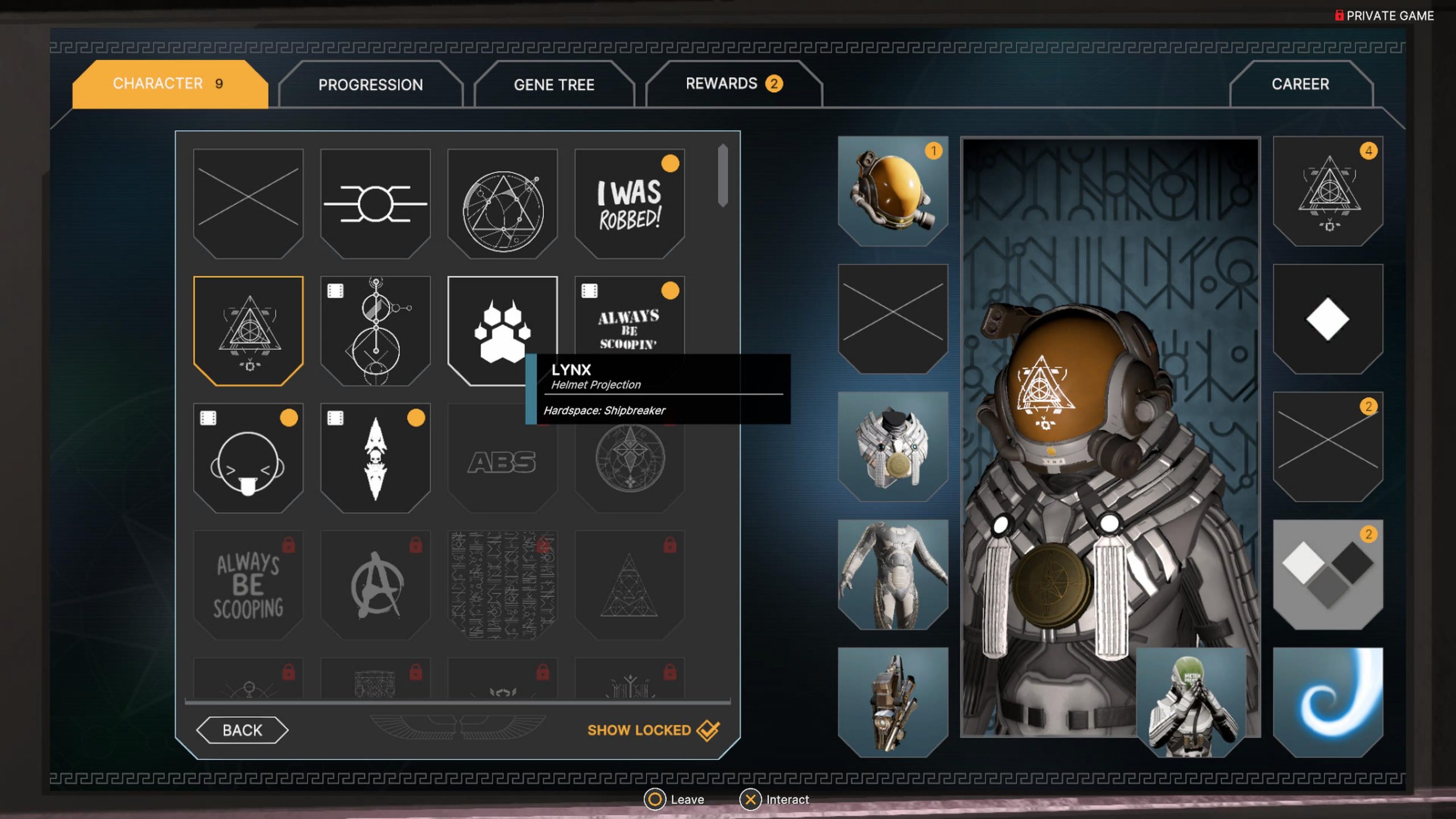Go to the Rewards tab
The width and height of the screenshot is (1456, 819).
pos(734,84)
